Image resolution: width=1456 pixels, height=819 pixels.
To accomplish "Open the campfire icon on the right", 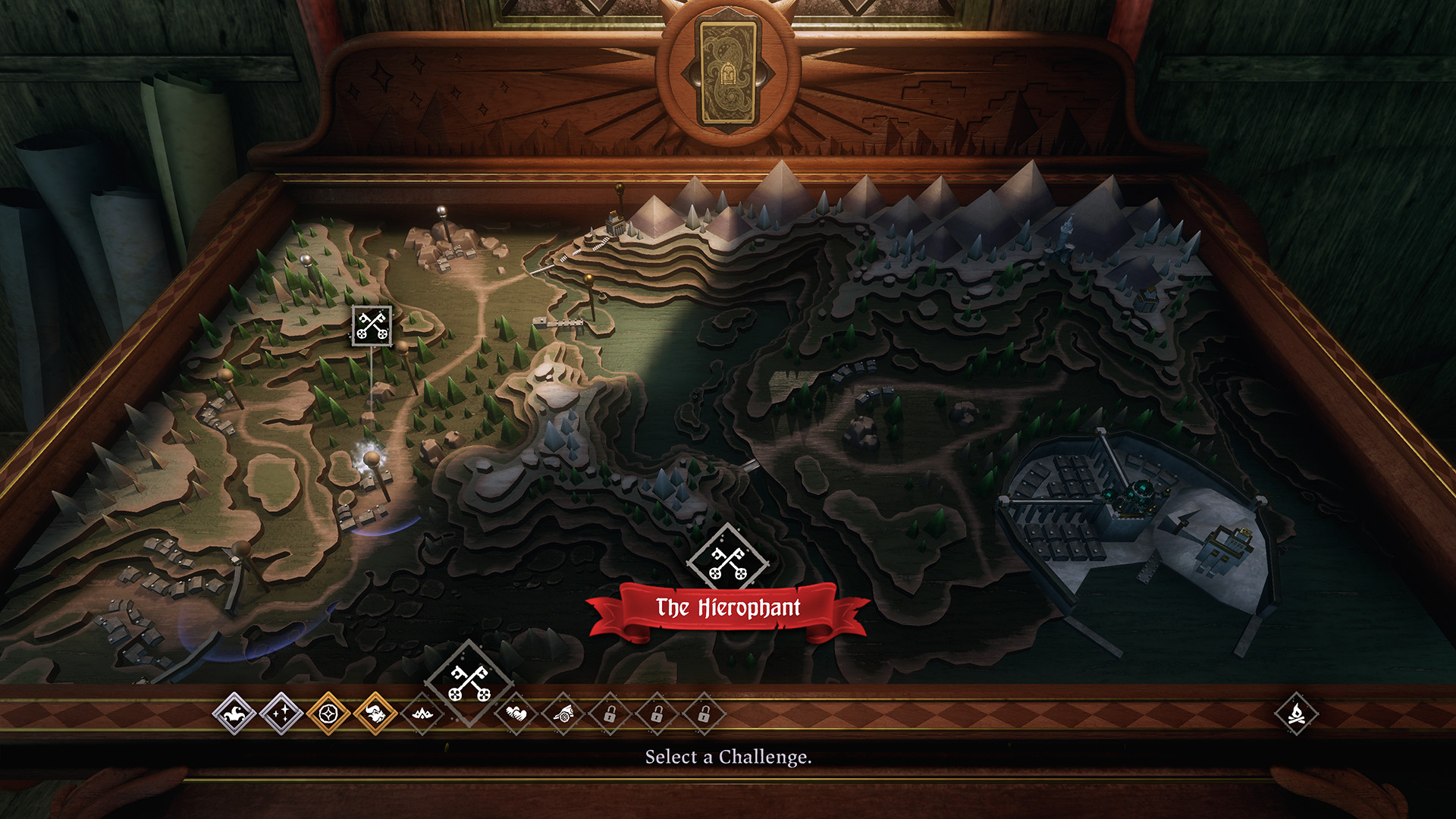I will (x=1298, y=711).
